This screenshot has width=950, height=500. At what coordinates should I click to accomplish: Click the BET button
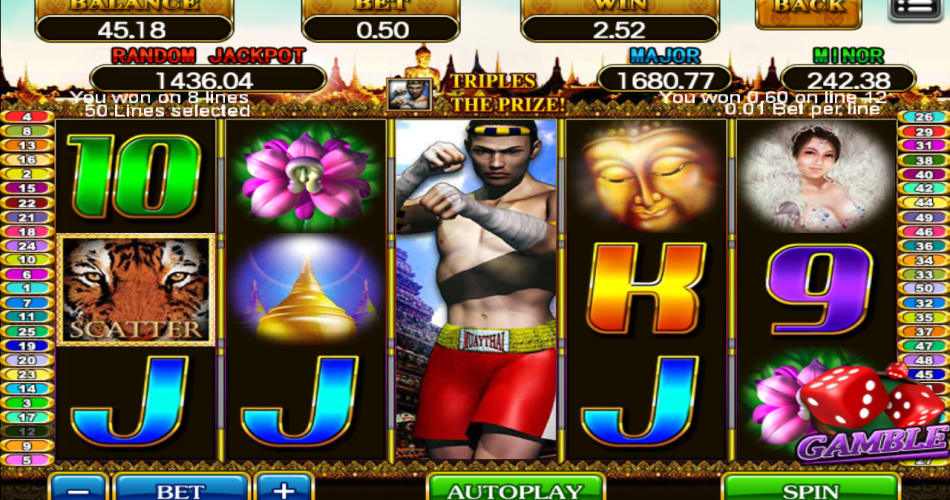(x=181, y=489)
